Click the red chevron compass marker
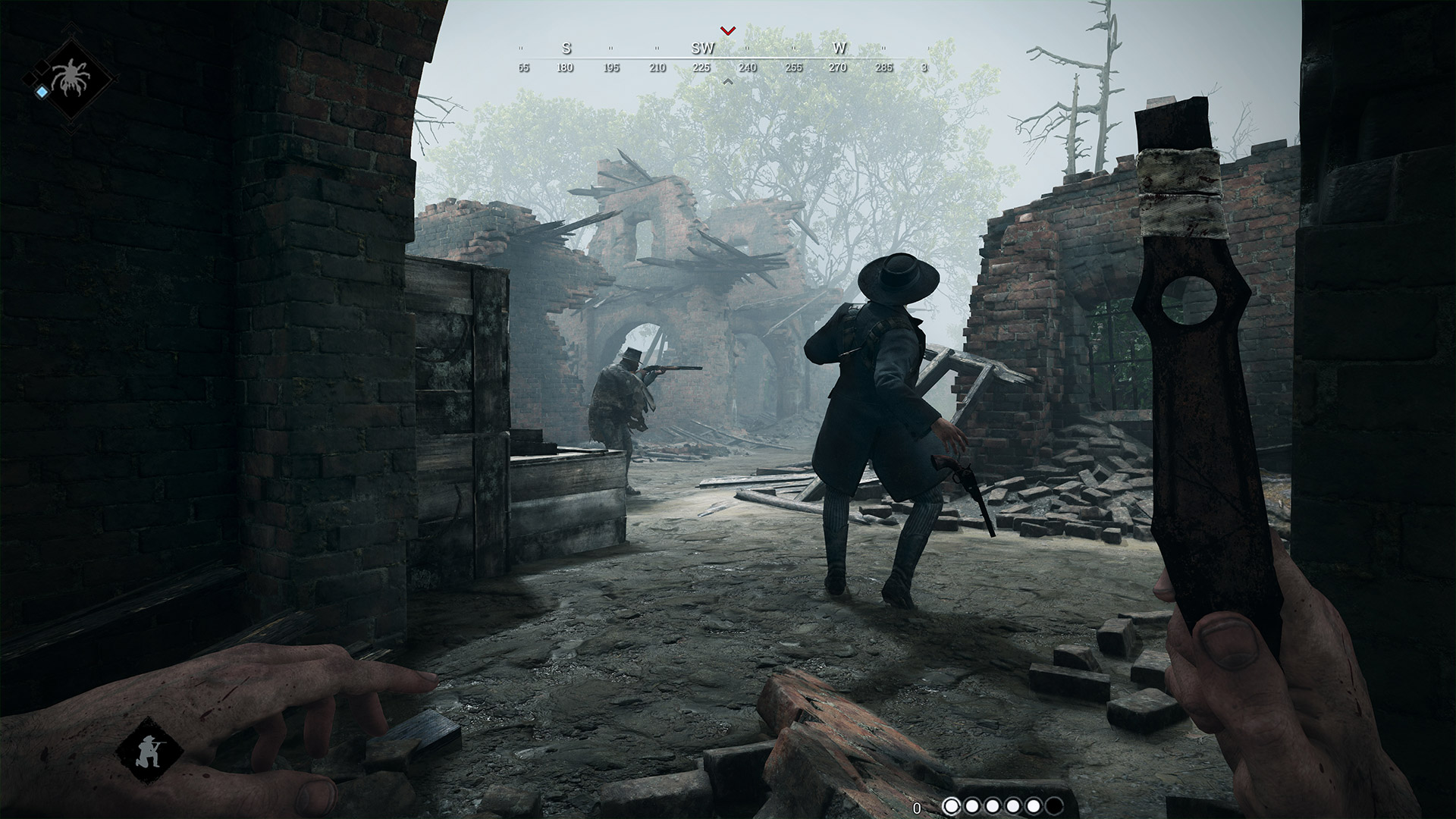Image resolution: width=1456 pixels, height=819 pixels. coord(727,30)
